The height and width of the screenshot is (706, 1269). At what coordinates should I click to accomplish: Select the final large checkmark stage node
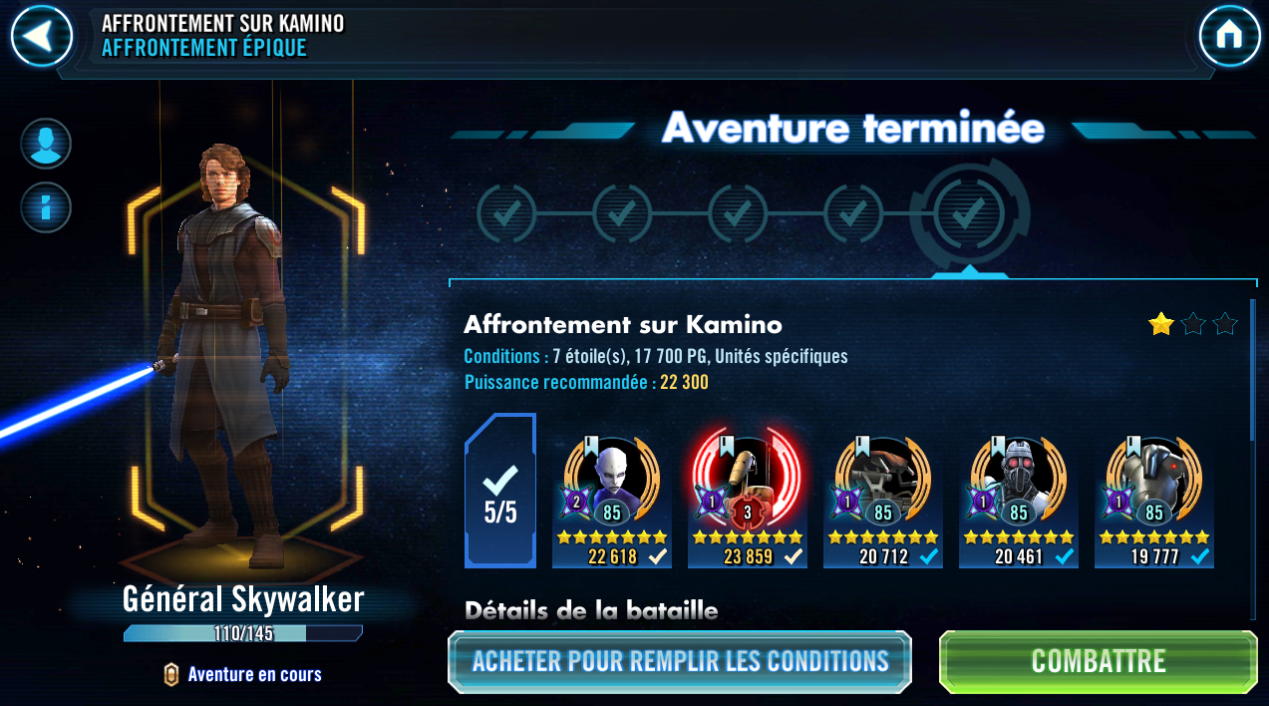[x=968, y=212]
